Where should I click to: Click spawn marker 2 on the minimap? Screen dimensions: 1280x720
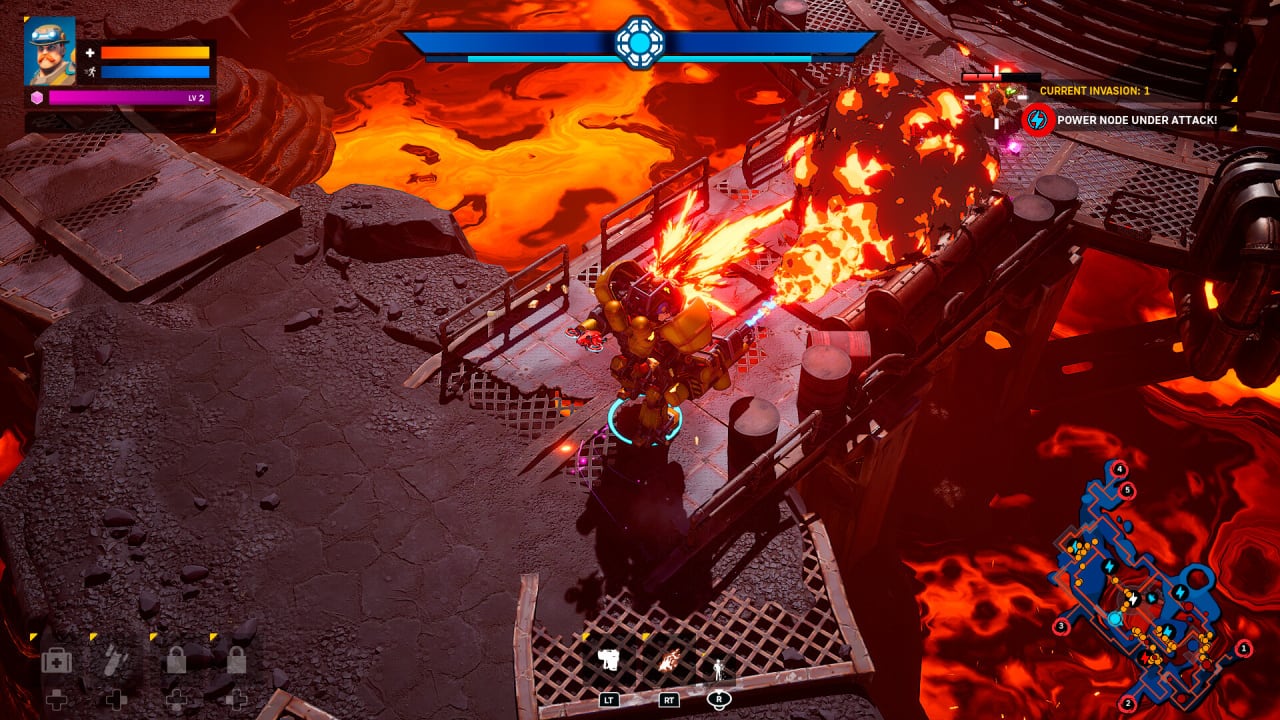(x=1127, y=703)
